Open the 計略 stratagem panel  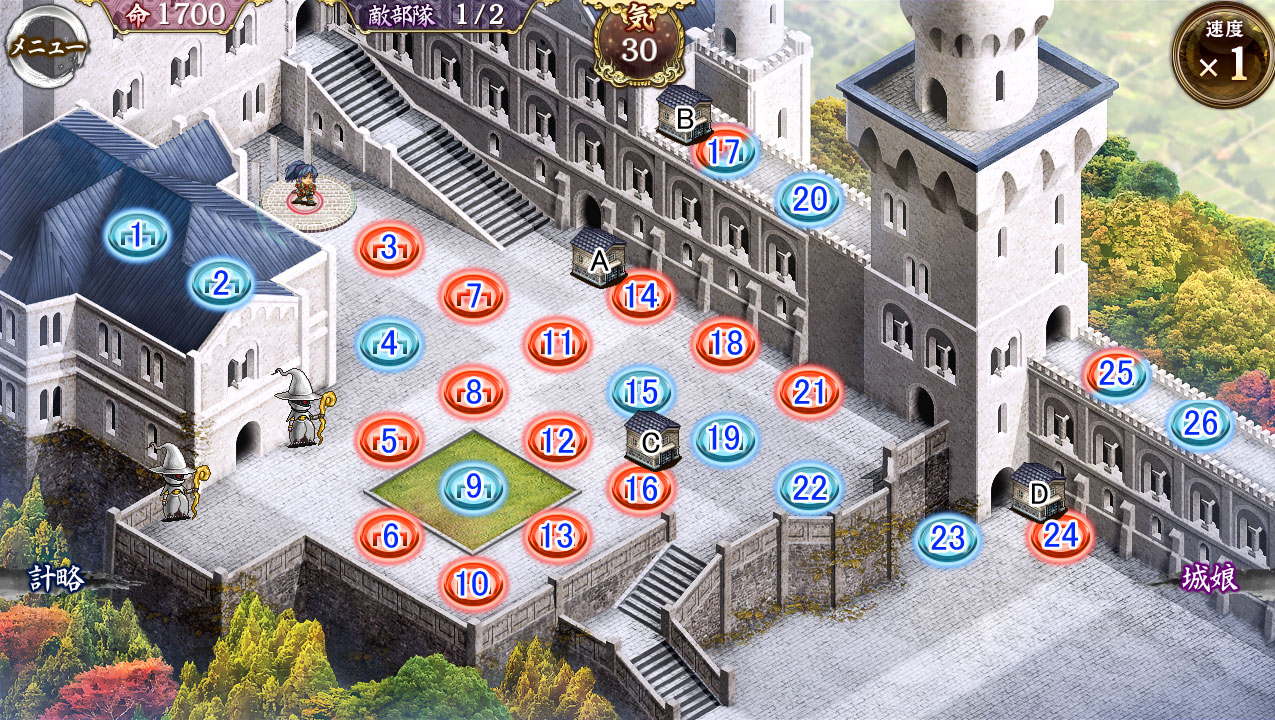[x=56, y=579]
